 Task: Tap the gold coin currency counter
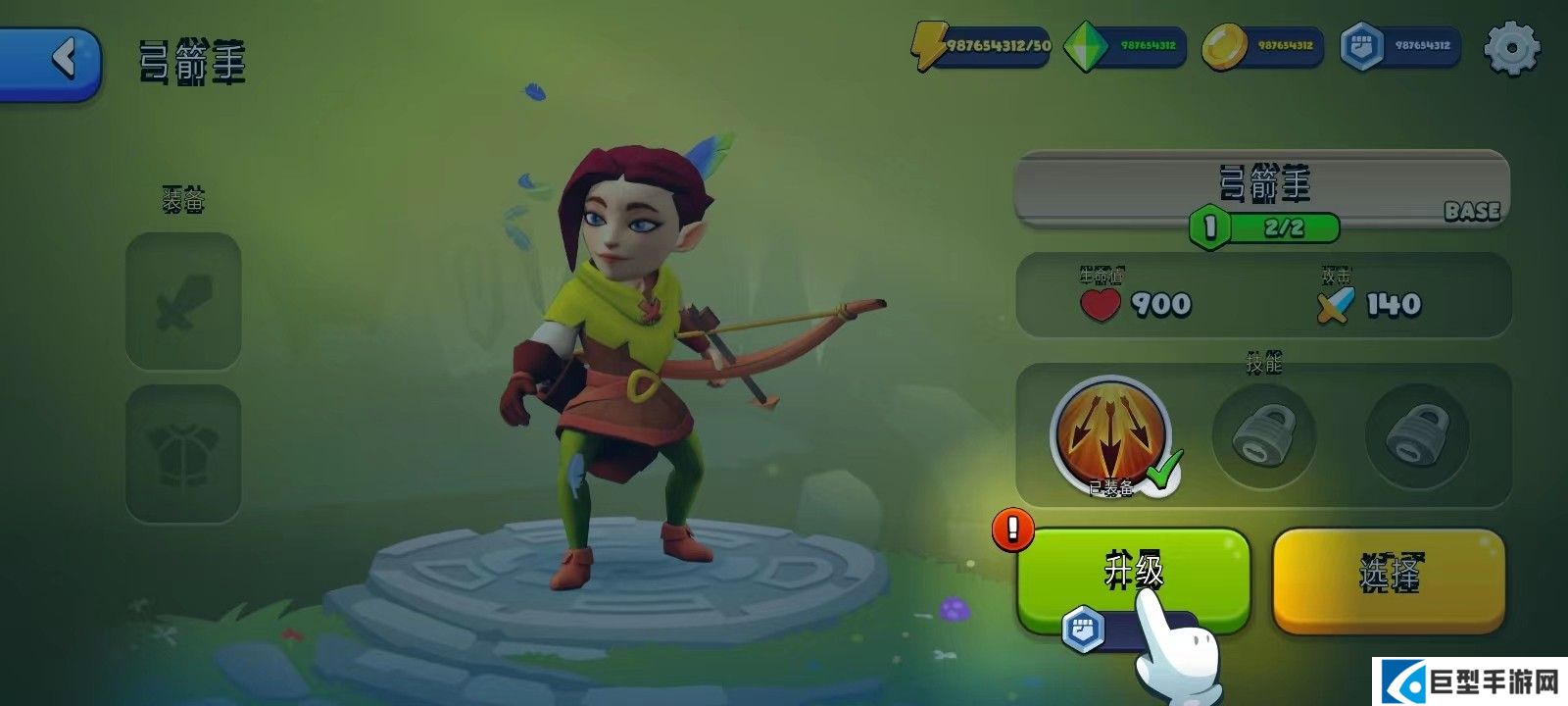(x=1262, y=46)
